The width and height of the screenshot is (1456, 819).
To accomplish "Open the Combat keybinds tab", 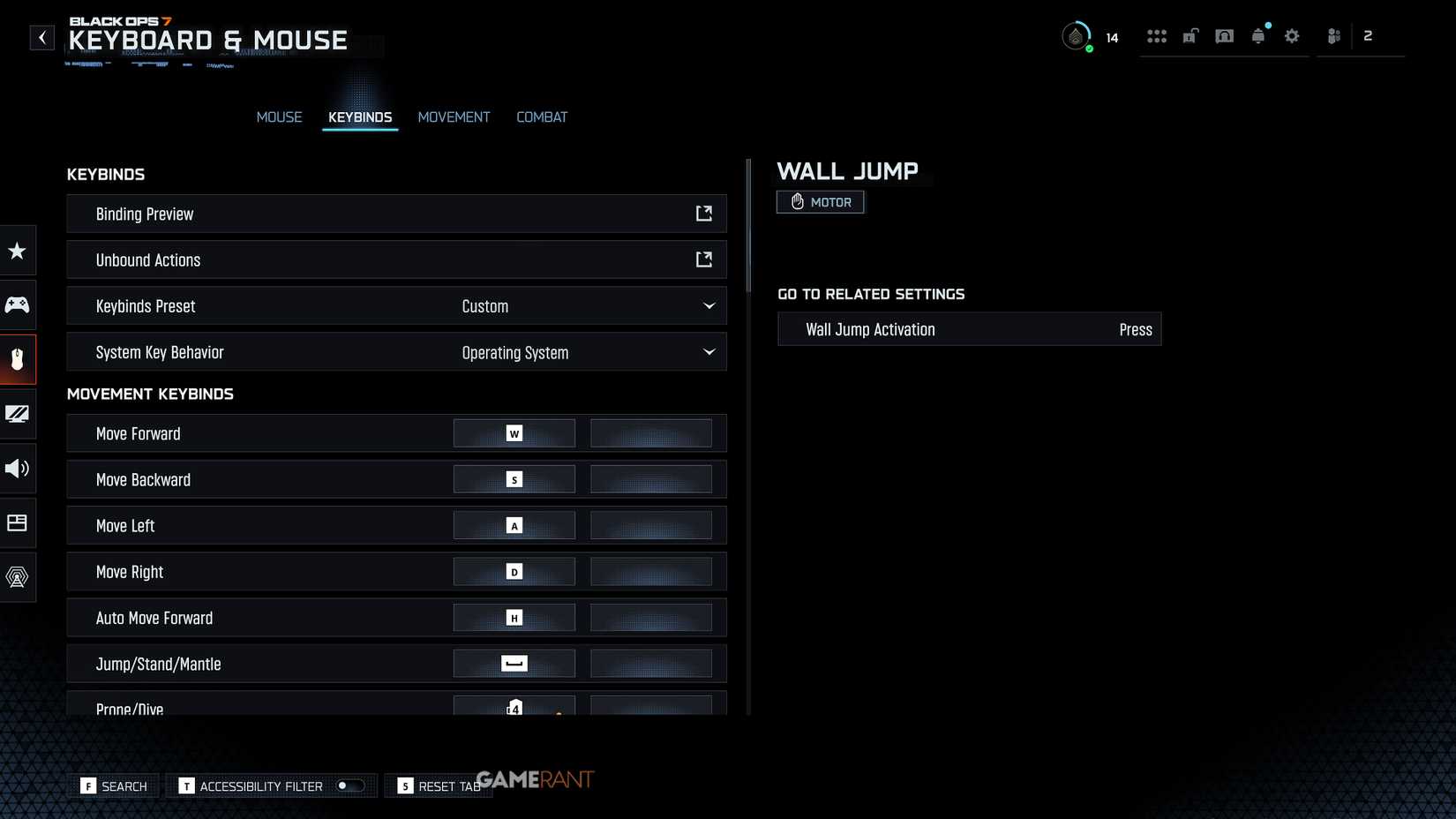I will pos(542,116).
